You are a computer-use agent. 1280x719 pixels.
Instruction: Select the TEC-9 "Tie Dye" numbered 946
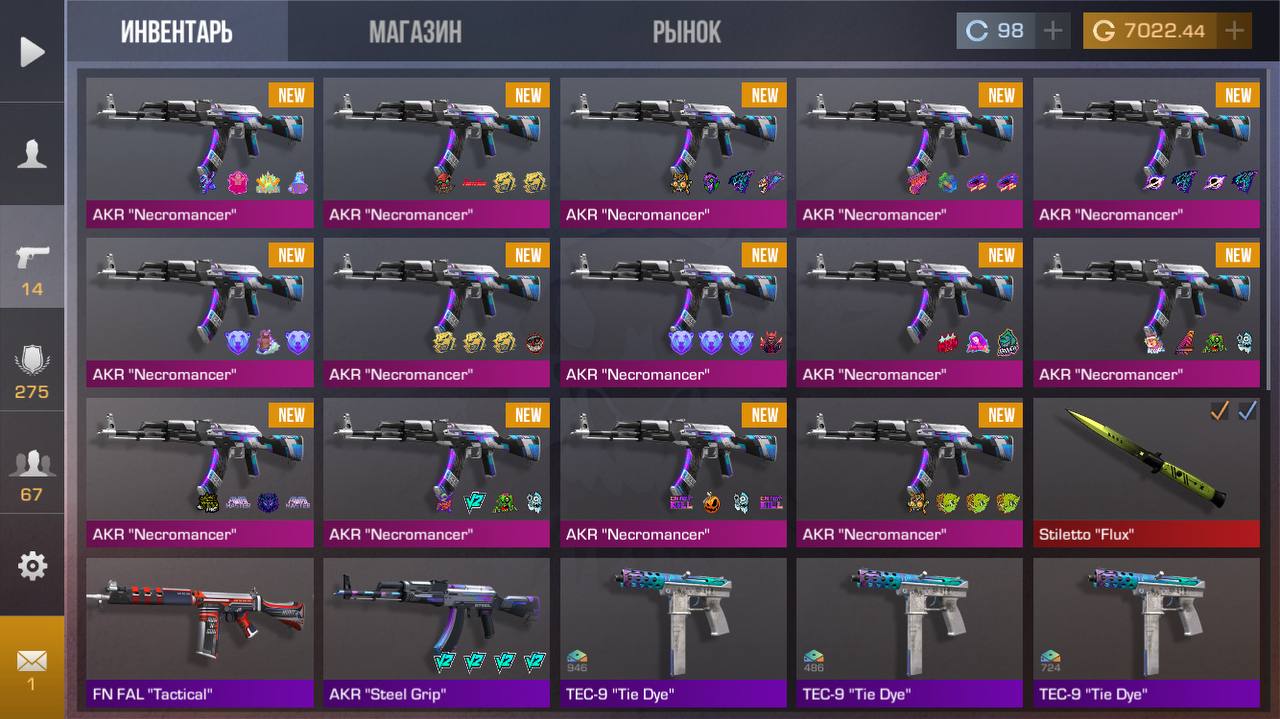tap(673, 632)
